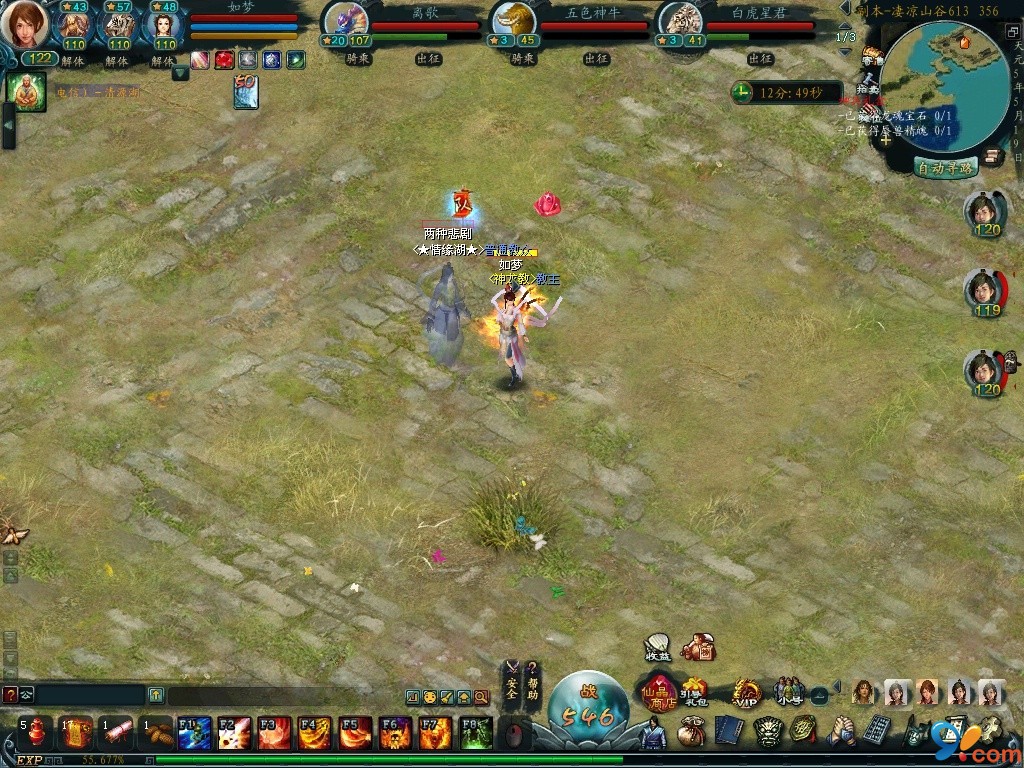
Task: Activate the F8 green skill
Action: (x=476, y=733)
